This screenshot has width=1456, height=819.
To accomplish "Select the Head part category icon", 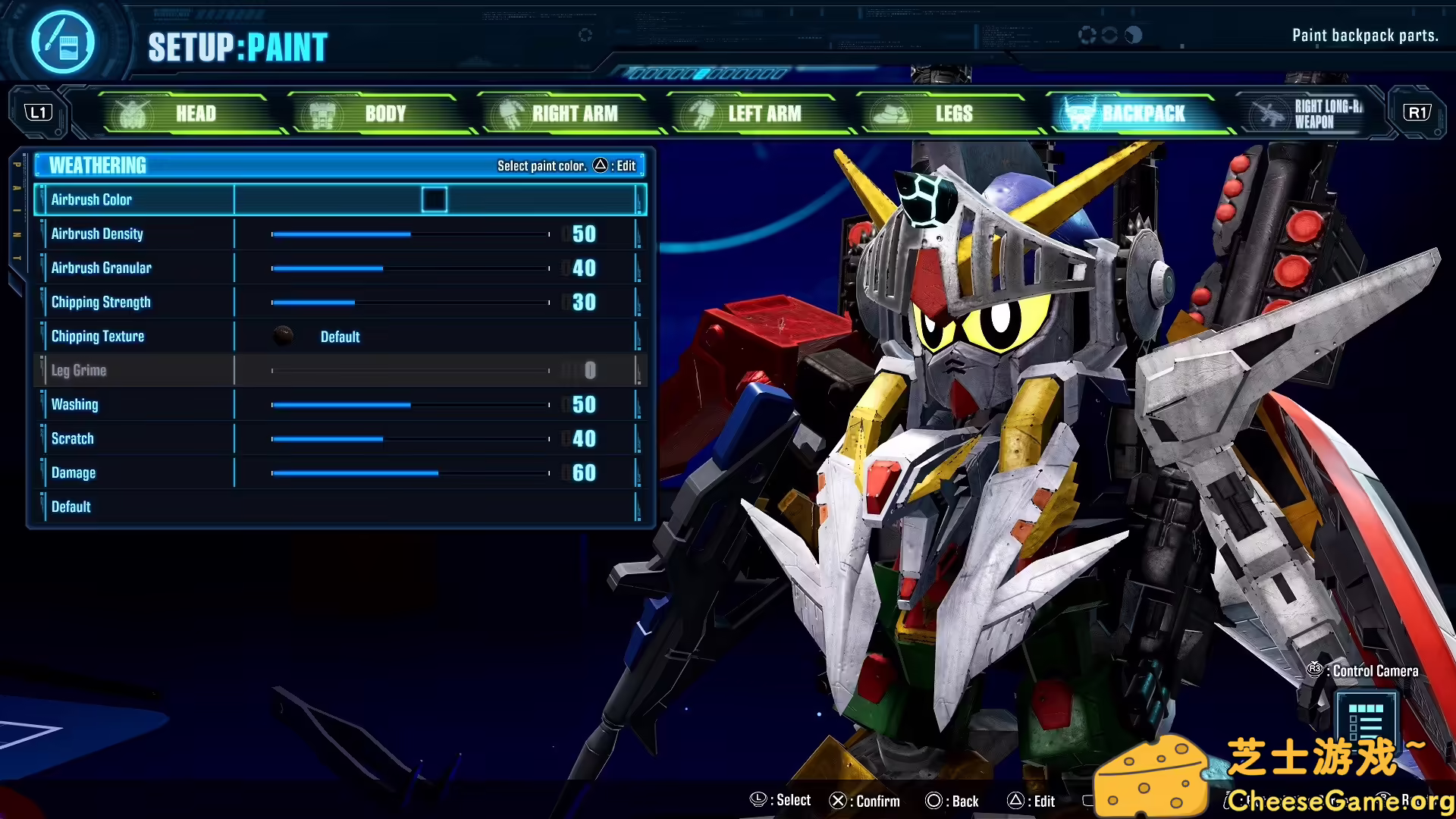I will [x=133, y=113].
